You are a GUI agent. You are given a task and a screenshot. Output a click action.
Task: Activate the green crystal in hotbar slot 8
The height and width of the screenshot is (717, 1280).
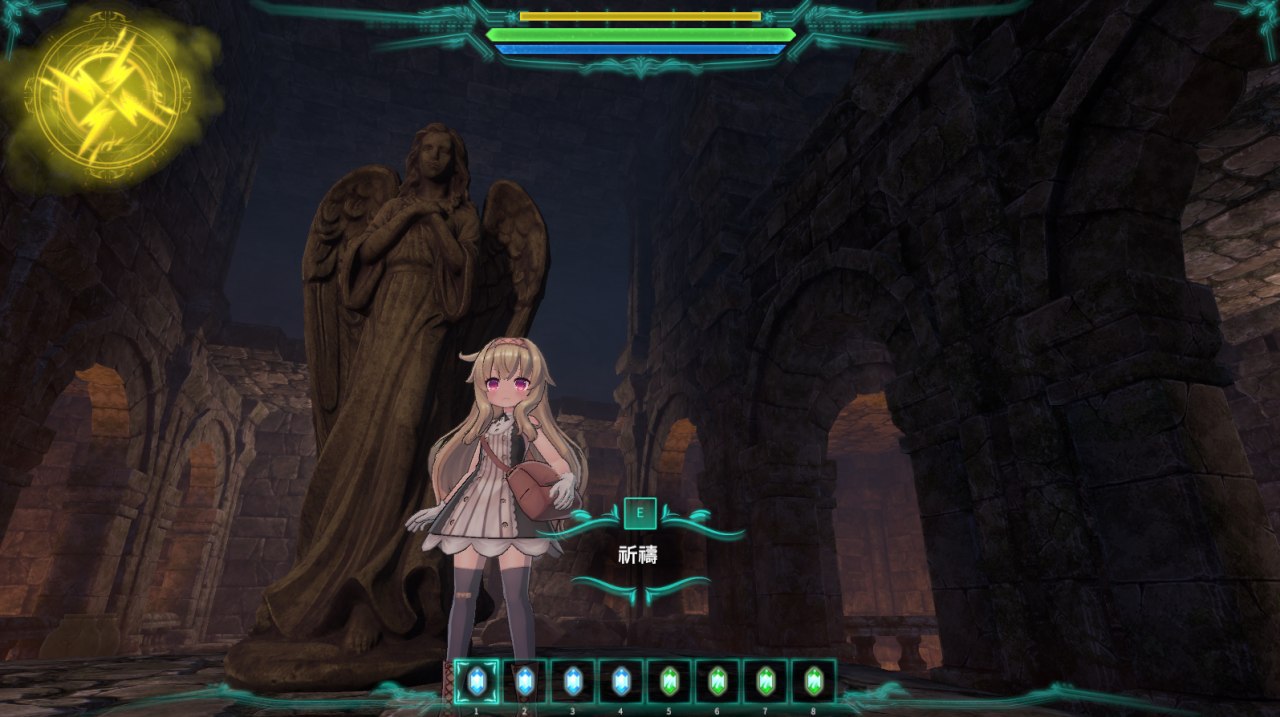pos(813,681)
